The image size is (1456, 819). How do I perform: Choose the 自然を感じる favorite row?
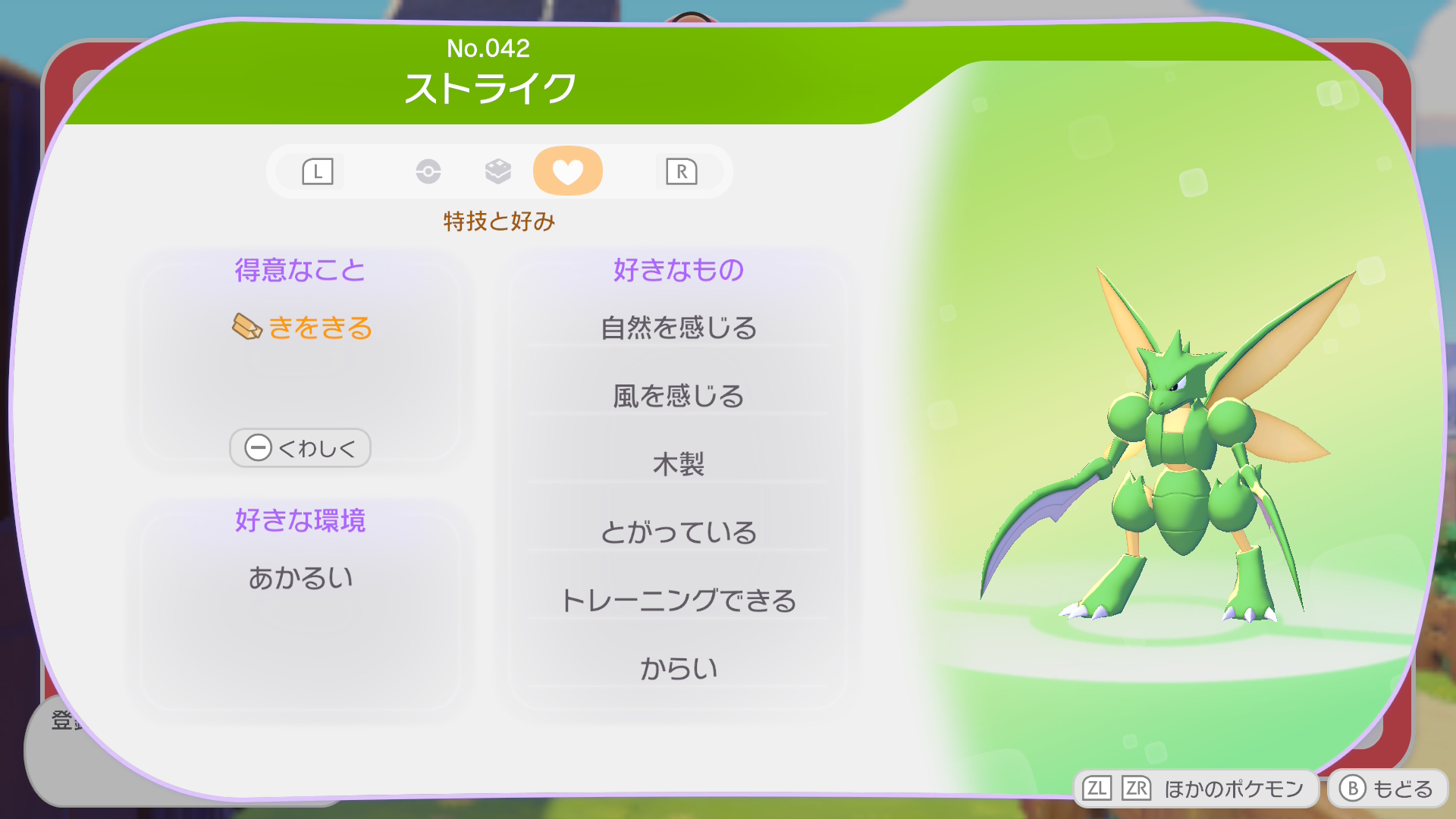pyautogui.click(x=678, y=328)
